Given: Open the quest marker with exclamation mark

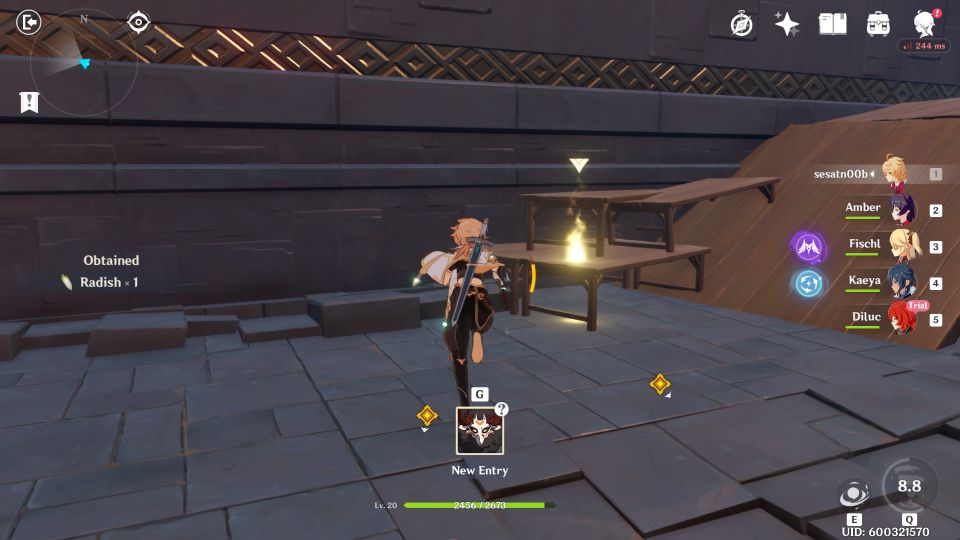Looking at the screenshot, I should click(x=29, y=101).
